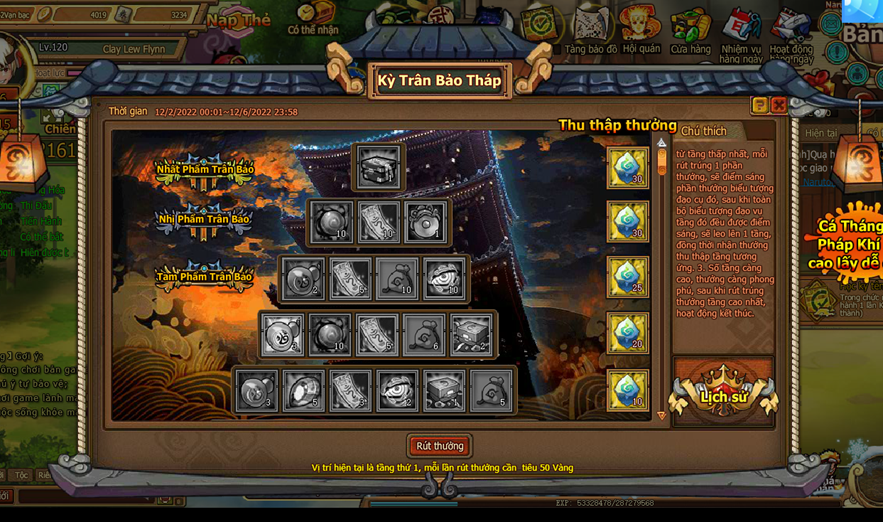Open Tàng bảo đồ treasure map
Viewport: 883px width, 522px height.
pyautogui.click(x=590, y=28)
